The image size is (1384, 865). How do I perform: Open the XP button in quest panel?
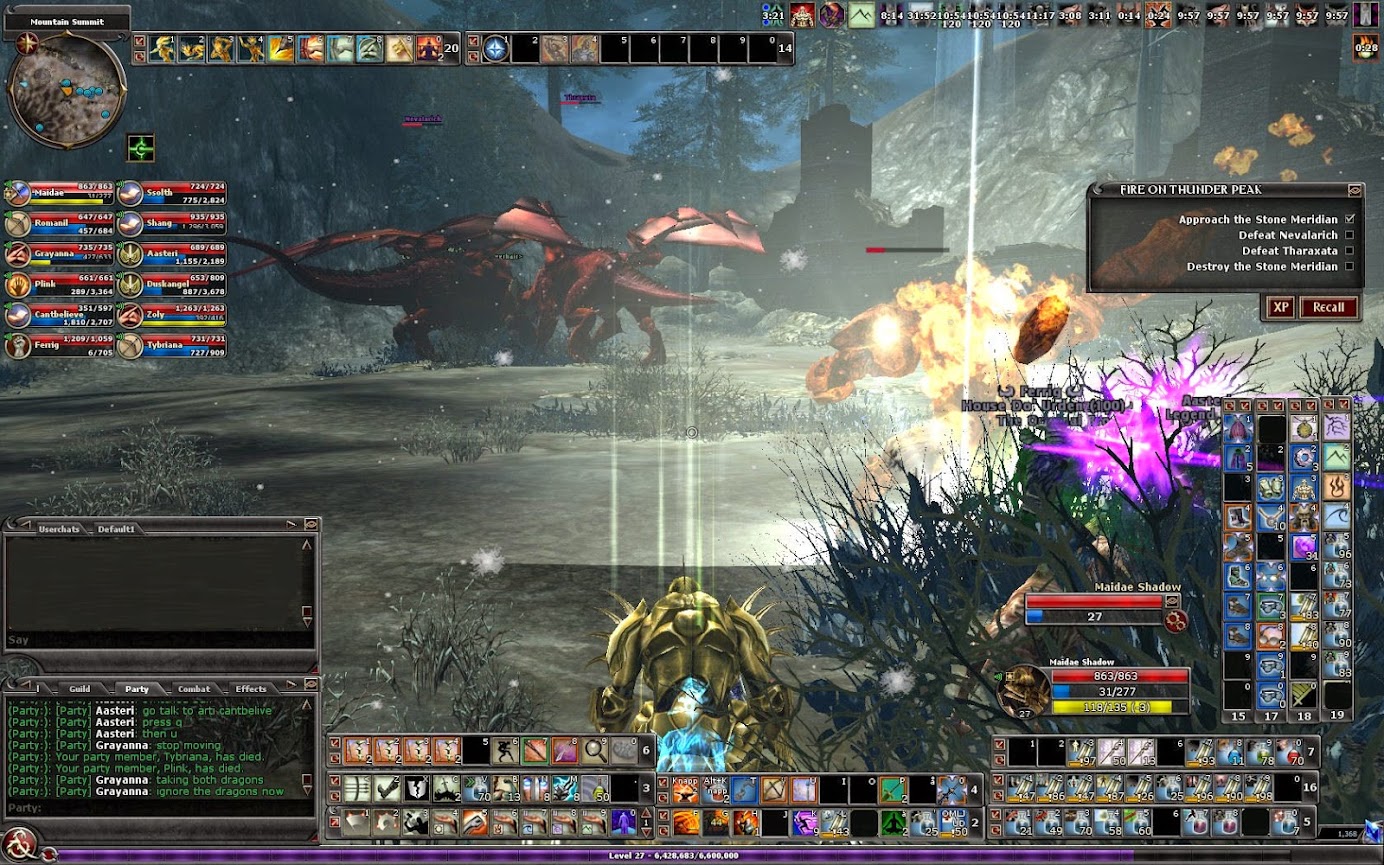1280,307
